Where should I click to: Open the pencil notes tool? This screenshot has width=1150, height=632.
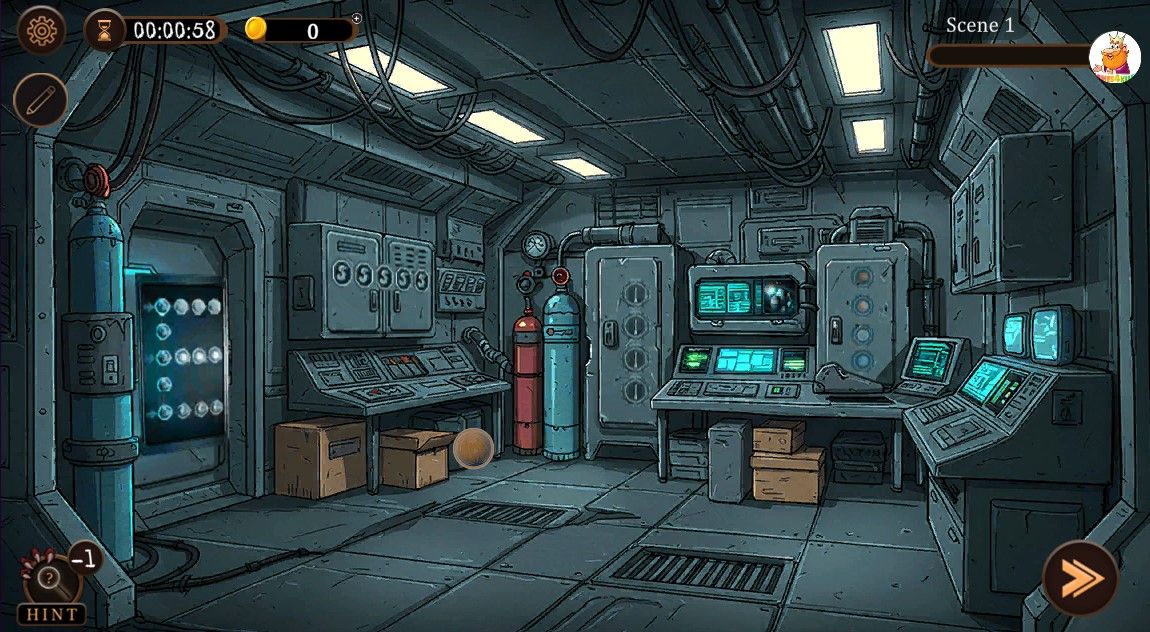coord(41,100)
